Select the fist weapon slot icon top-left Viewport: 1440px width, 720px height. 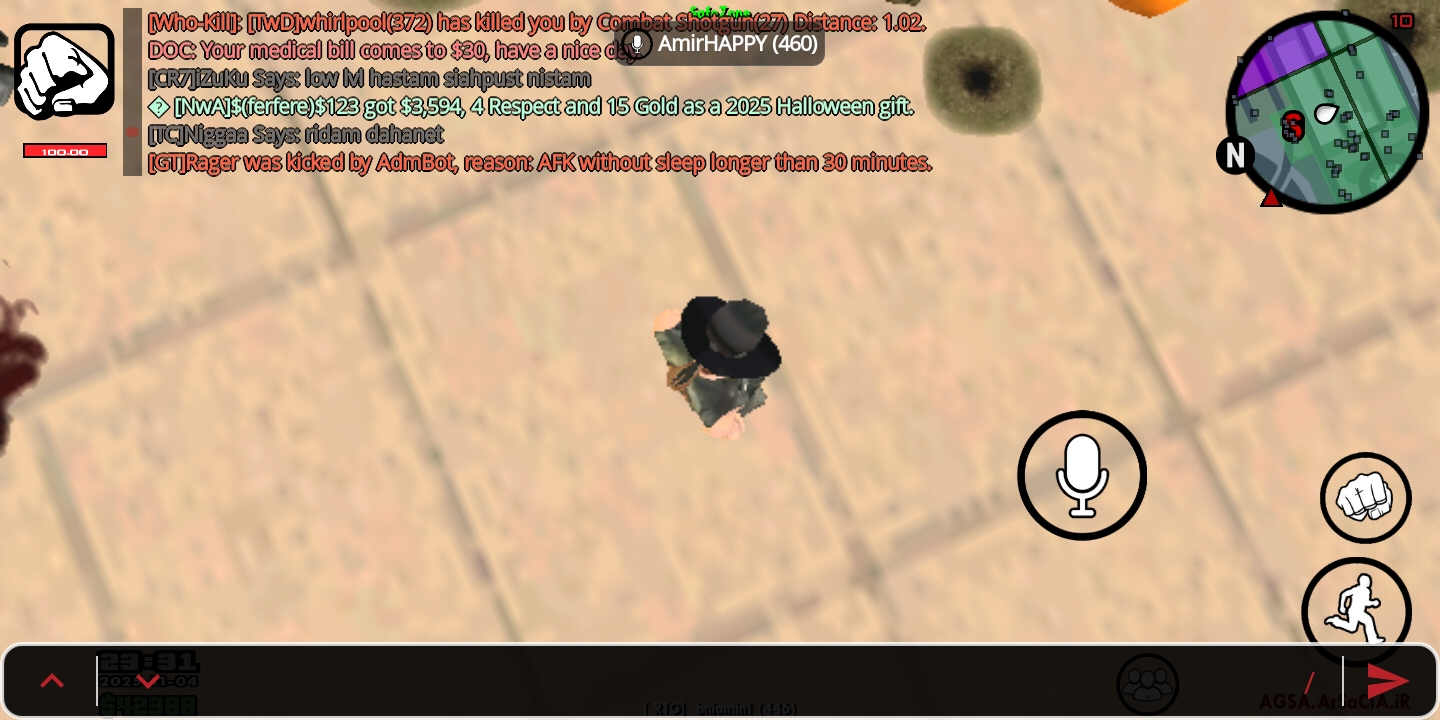click(x=64, y=70)
